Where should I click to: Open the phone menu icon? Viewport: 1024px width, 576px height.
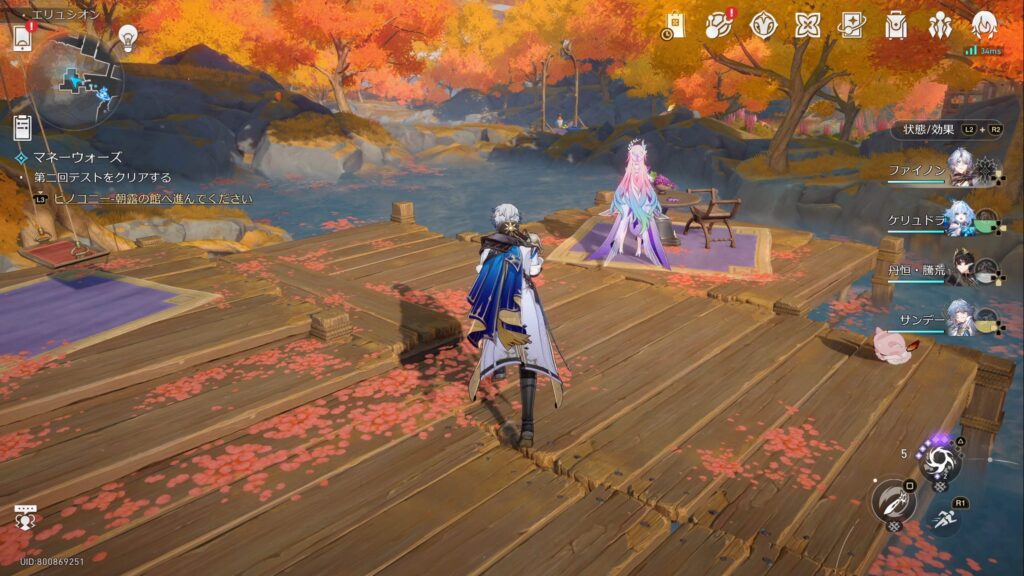click(x=22, y=39)
